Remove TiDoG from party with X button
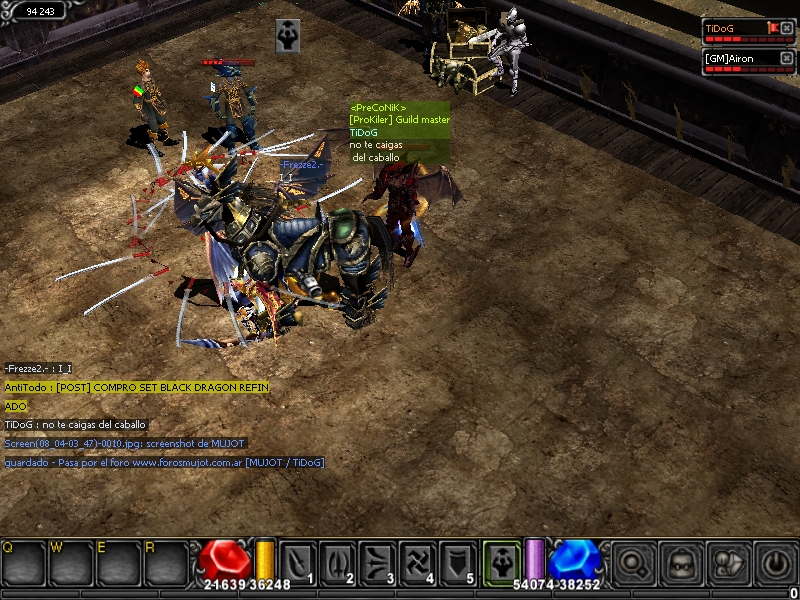This screenshot has height=600, width=800. tap(787, 28)
